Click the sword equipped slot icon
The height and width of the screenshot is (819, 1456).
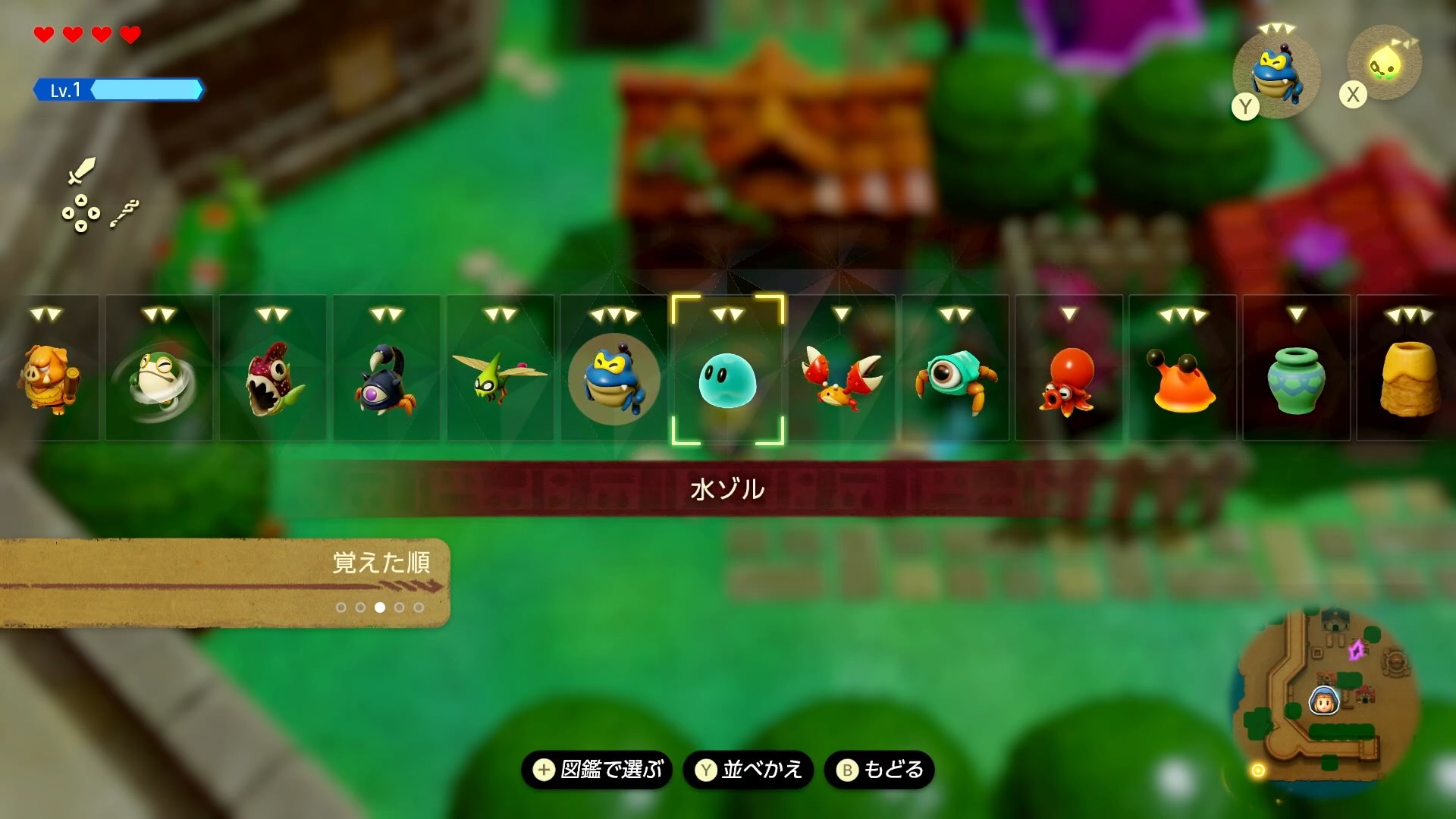pyautogui.click(x=82, y=171)
